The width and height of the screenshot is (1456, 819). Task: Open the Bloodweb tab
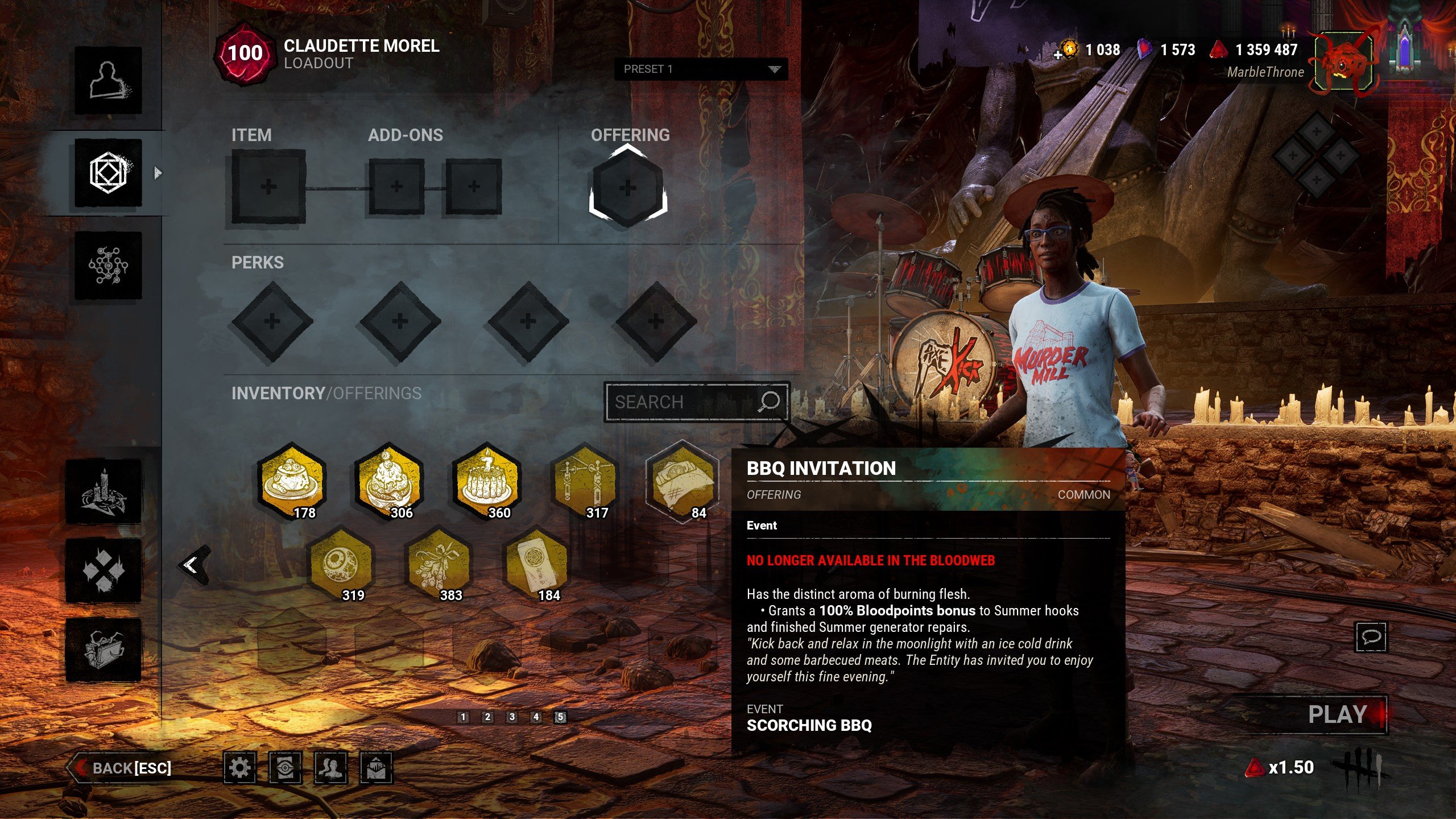[108, 265]
